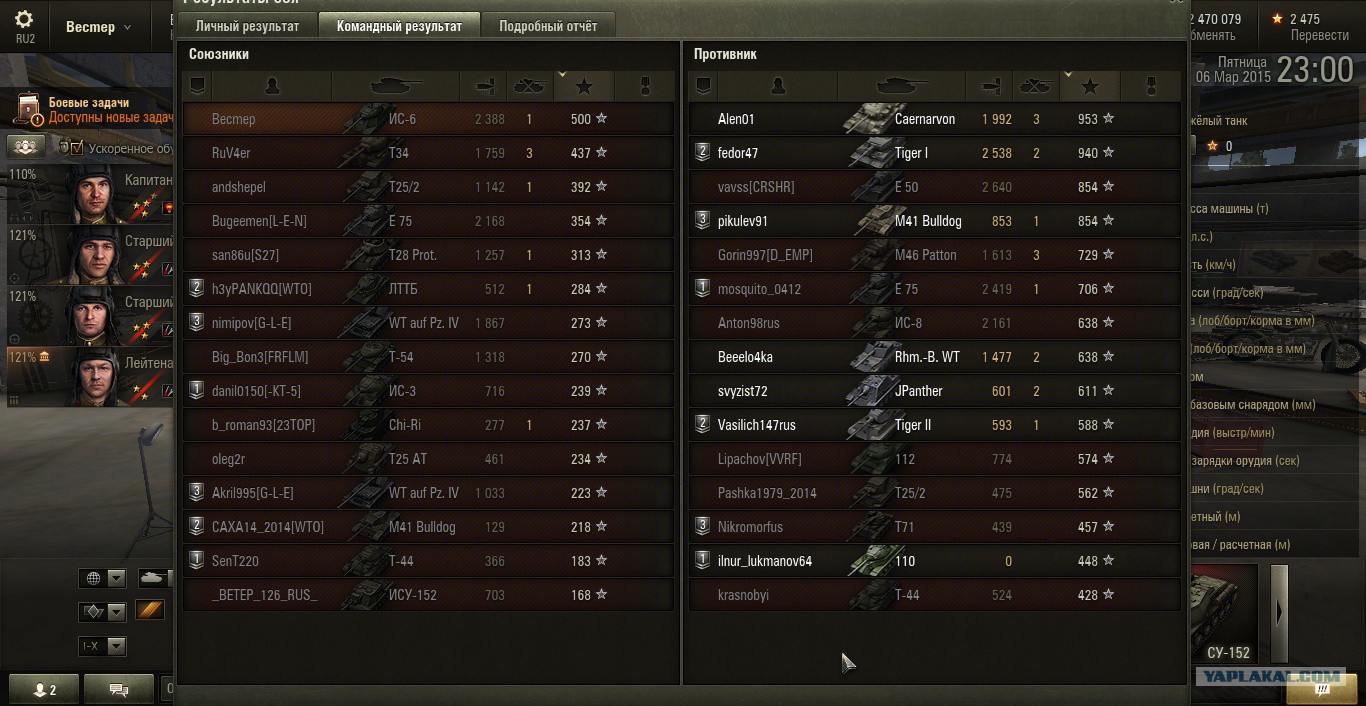The height and width of the screenshot is (706, 1366).
Task: Open the contacts list button
Action: pyautogui.click(x=45, y=689)
